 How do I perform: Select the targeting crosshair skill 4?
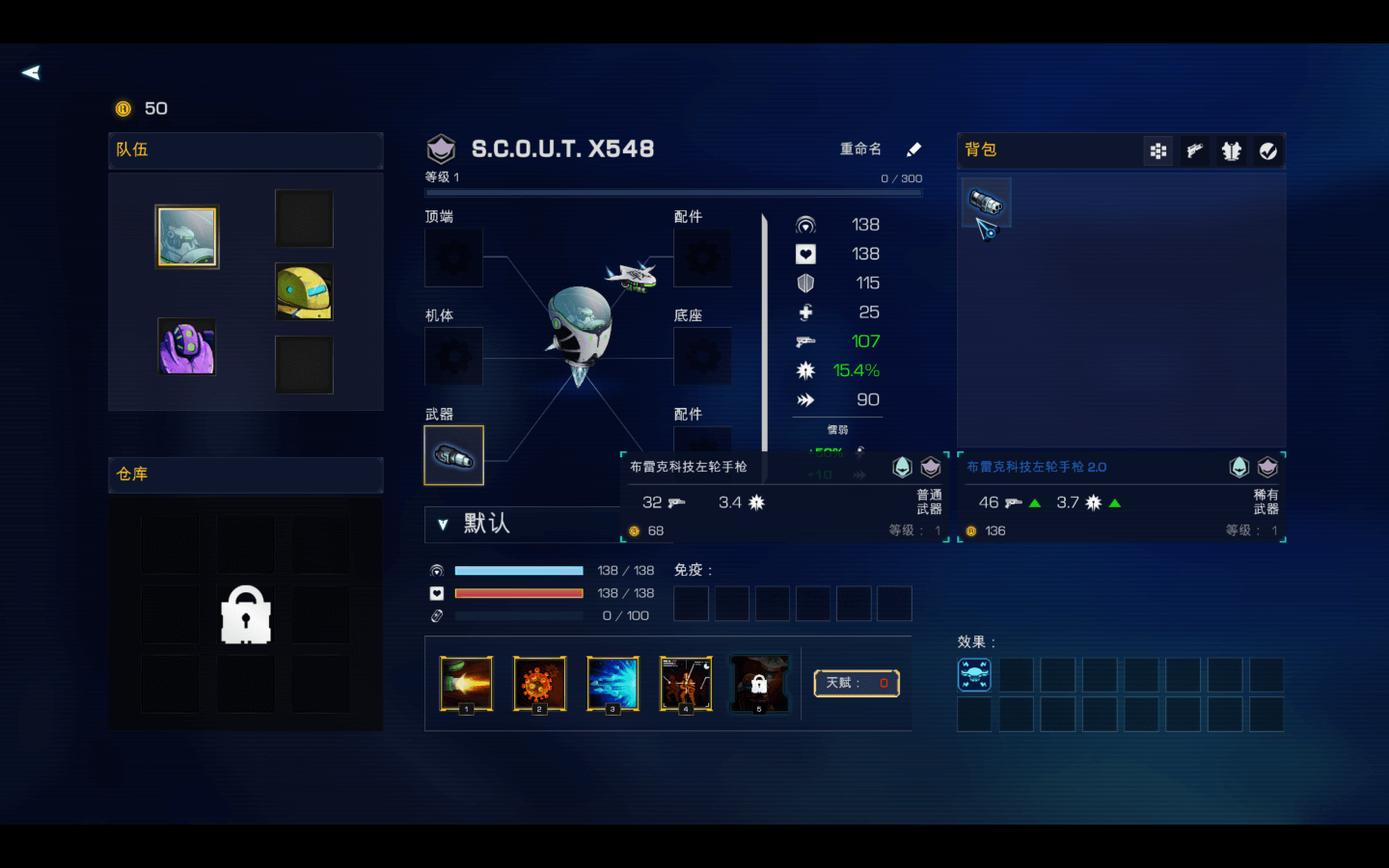point(686,683)
